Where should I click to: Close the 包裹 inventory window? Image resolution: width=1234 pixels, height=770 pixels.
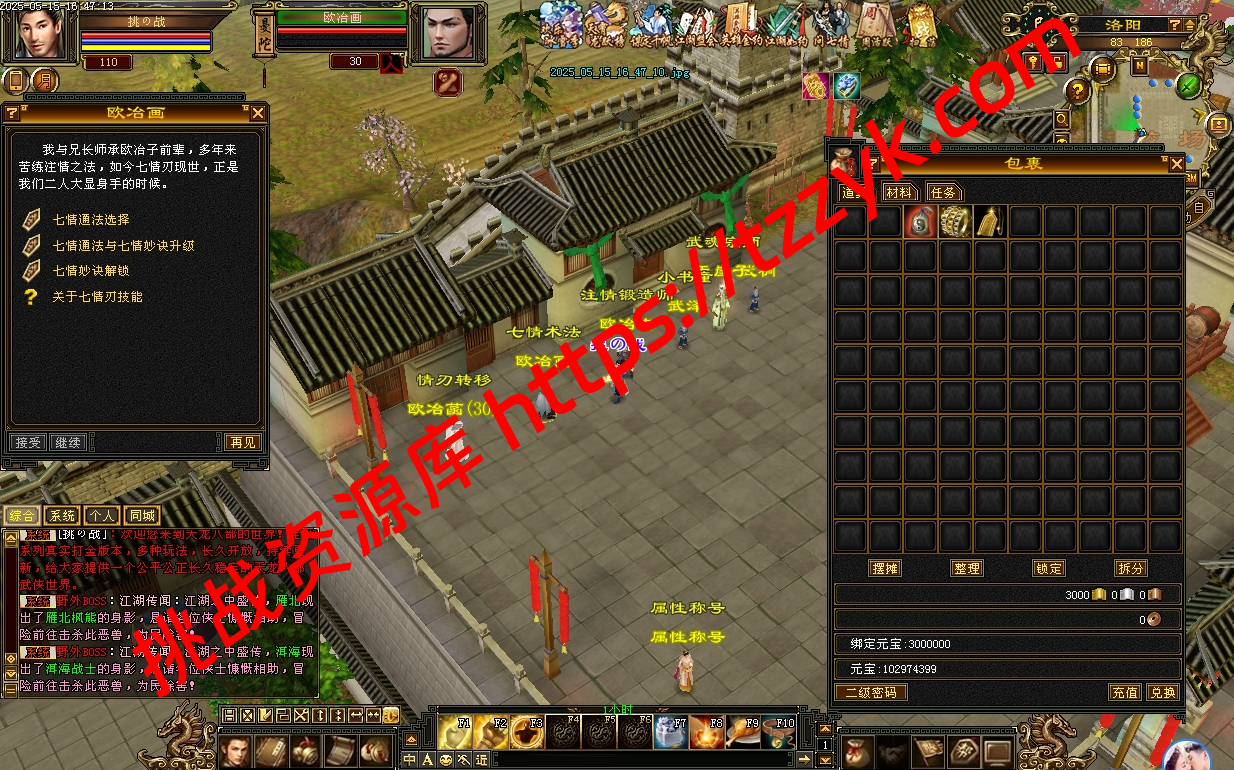pos(1176,163)
